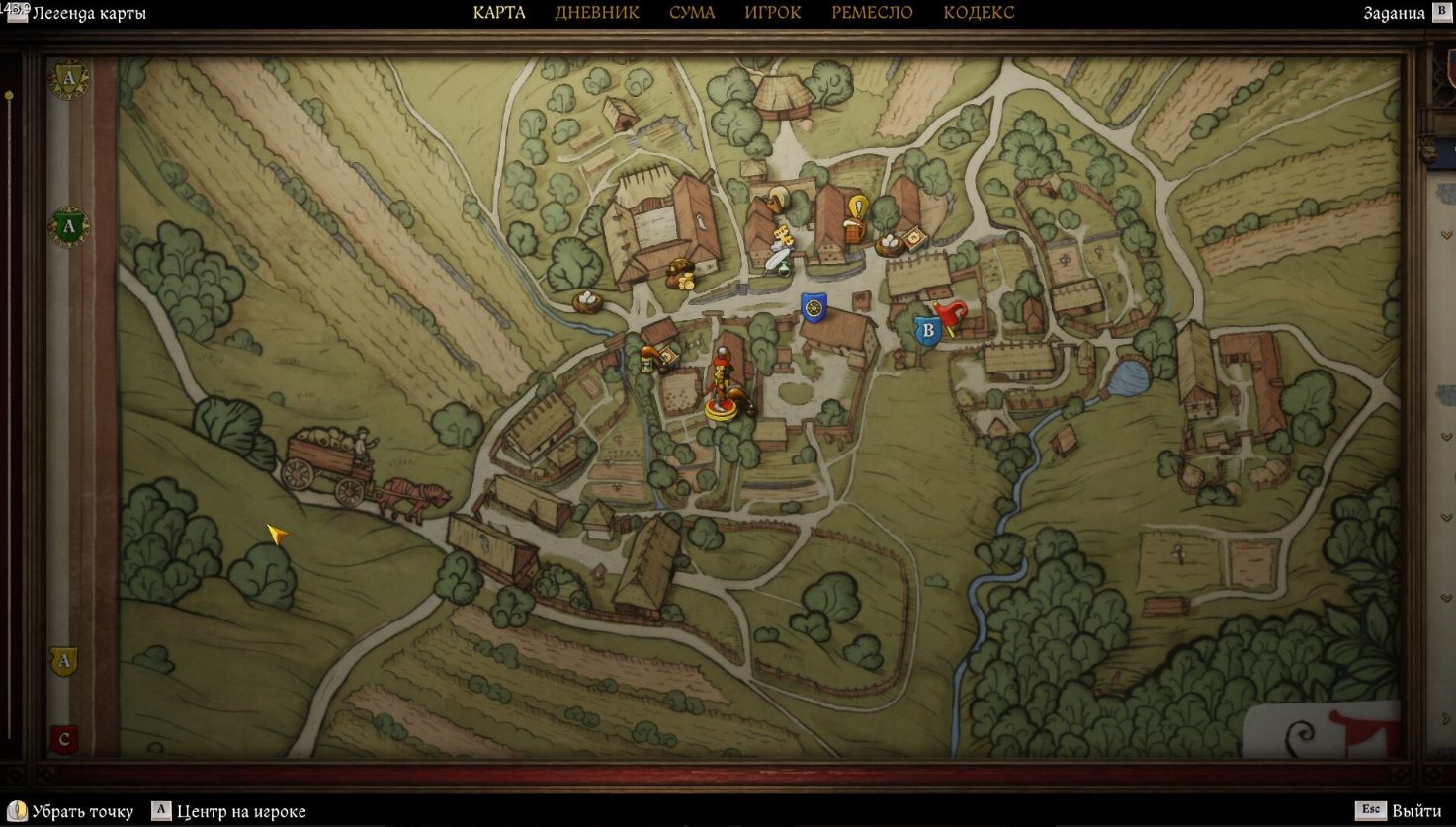This screenshot has height=827, width=1456.
Task: Select the КАРТА tab
Action: 499,13
